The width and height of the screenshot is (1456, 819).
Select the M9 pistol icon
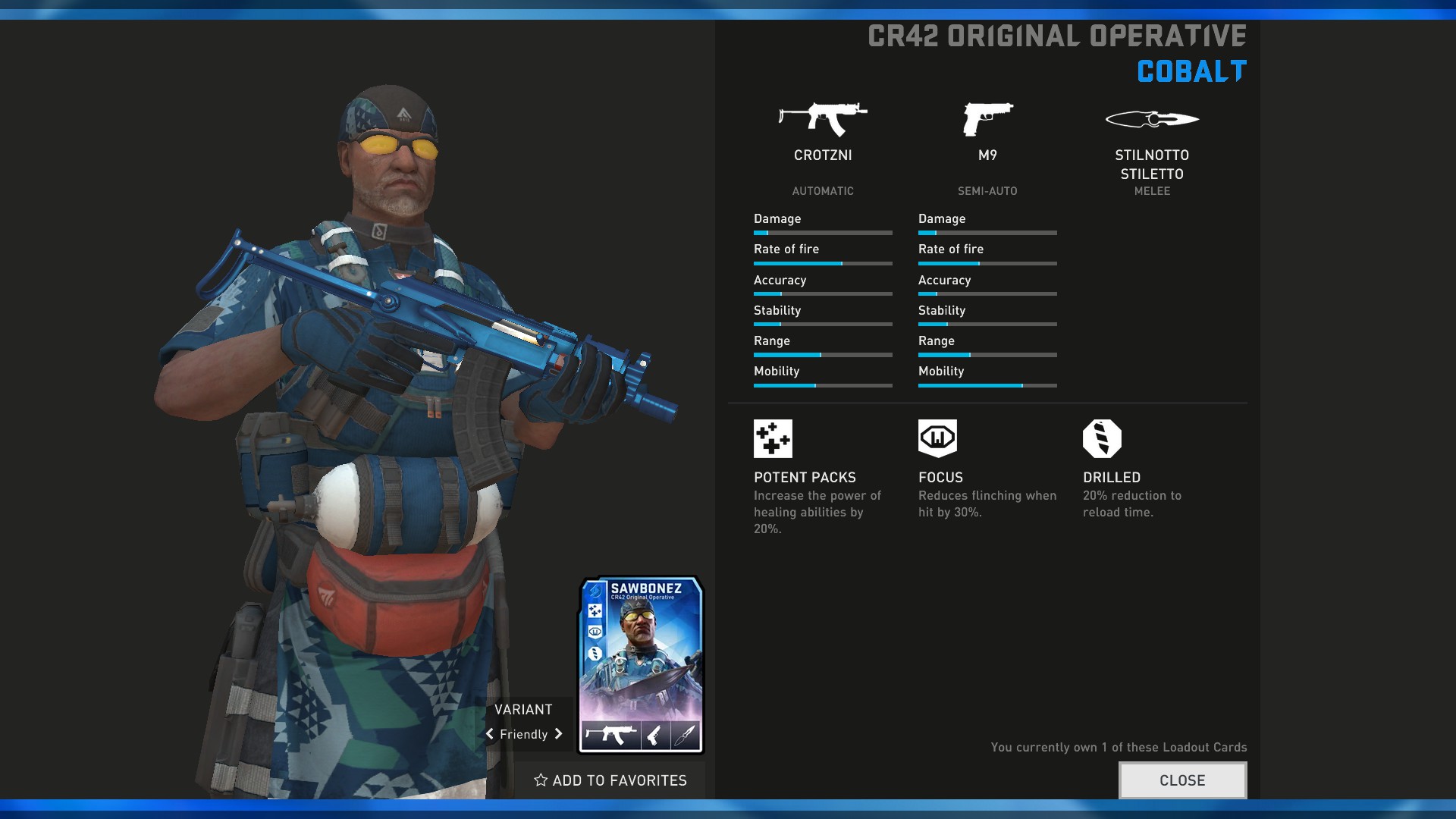(x=987, y=119)
